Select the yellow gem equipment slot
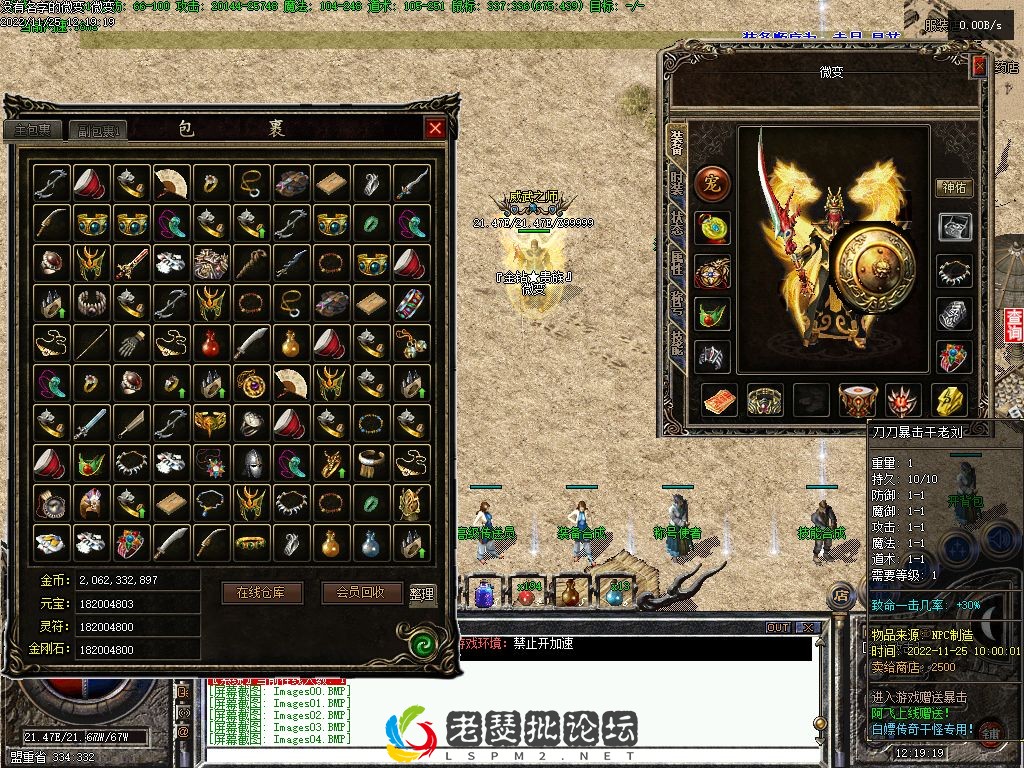 click(x=949, y=400)
